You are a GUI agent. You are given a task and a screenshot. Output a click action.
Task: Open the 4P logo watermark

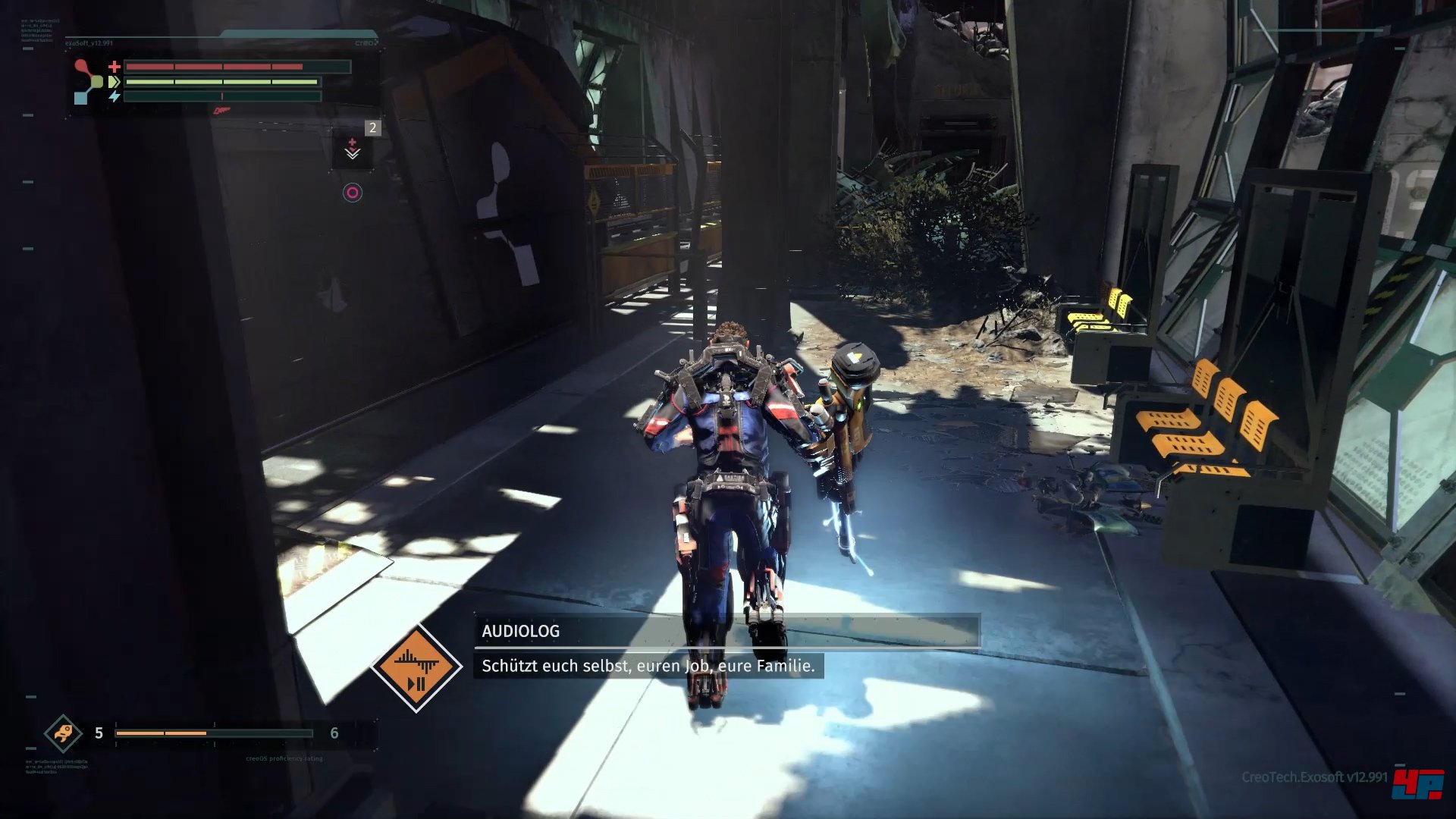pyautogui.click(x=1417, y=784)
